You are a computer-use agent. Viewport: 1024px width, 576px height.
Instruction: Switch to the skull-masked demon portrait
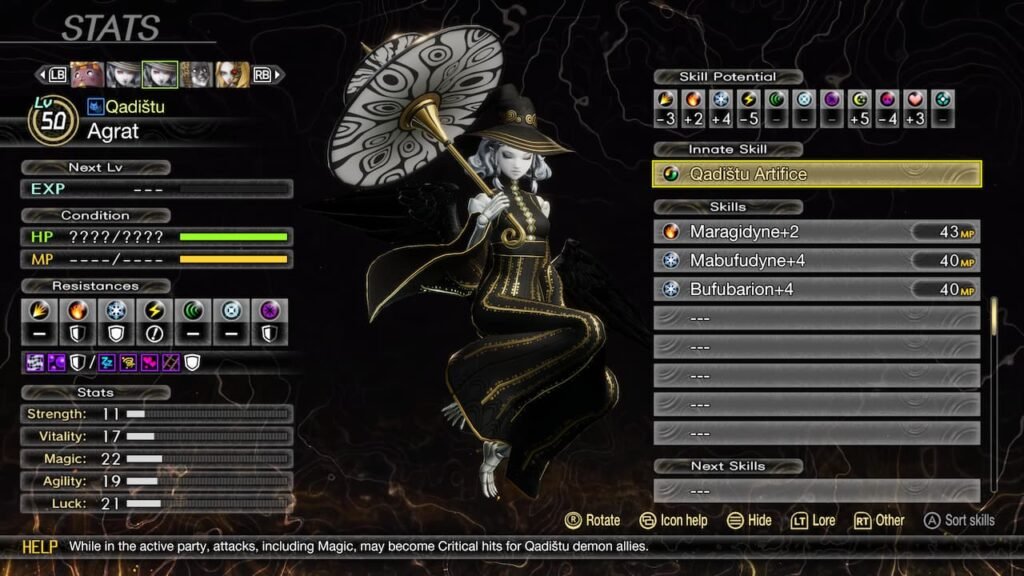tap(196, 75)
